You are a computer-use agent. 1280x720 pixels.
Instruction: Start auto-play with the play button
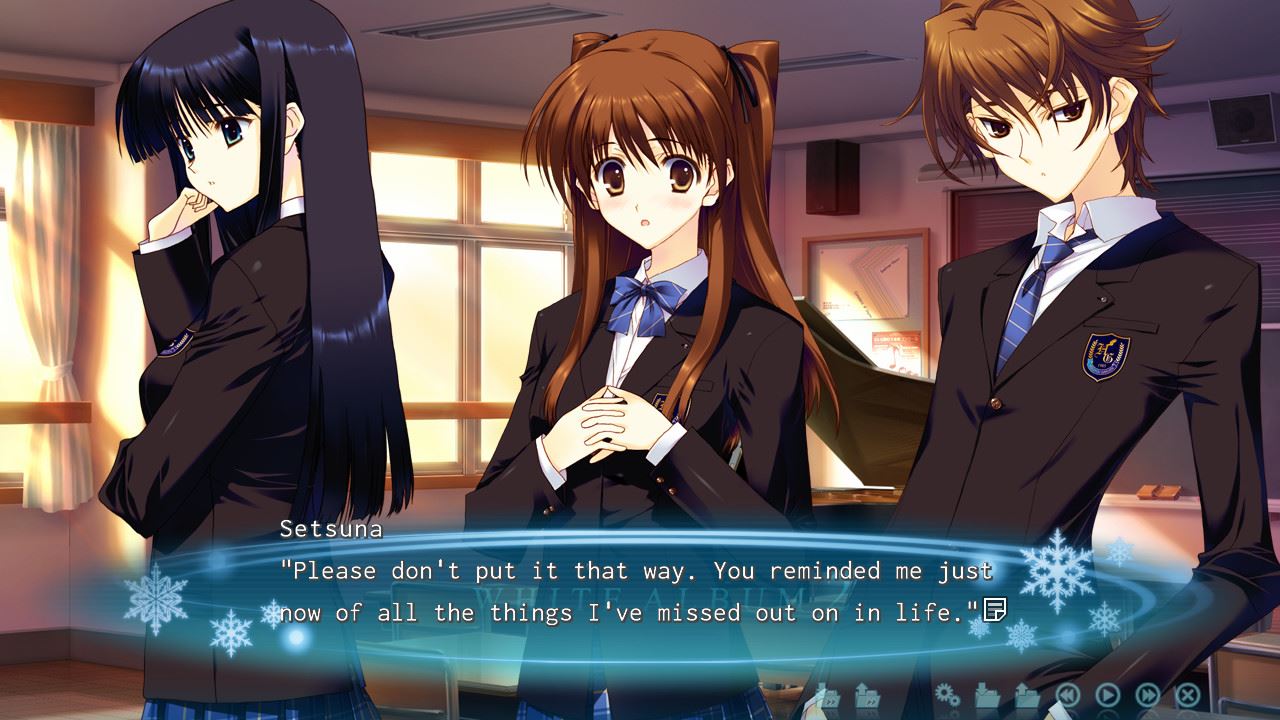click(x=1108, y=693)
